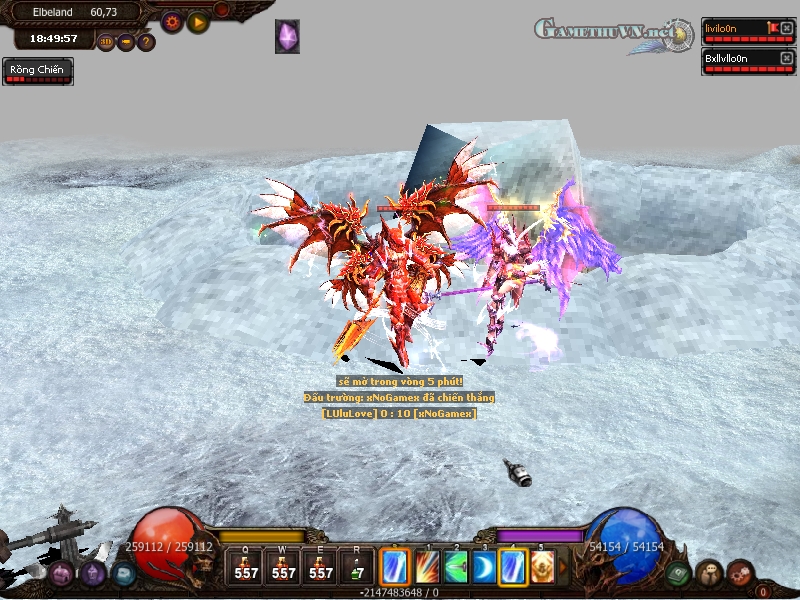Use the Q potion slot

[x=246, y=566]
